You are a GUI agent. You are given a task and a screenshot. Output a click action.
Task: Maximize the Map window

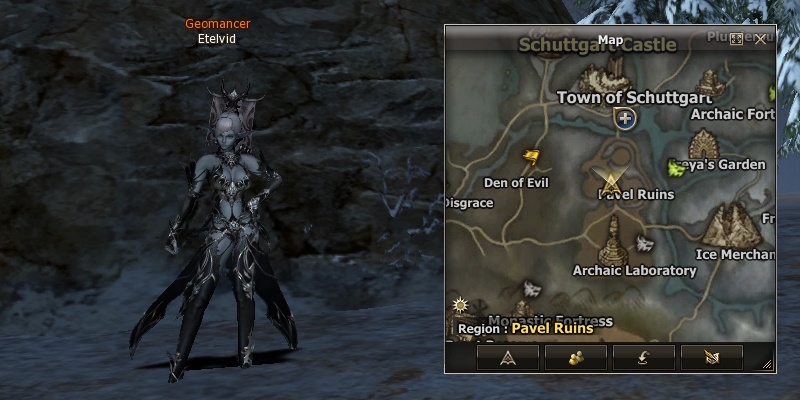tap(737, 39)
